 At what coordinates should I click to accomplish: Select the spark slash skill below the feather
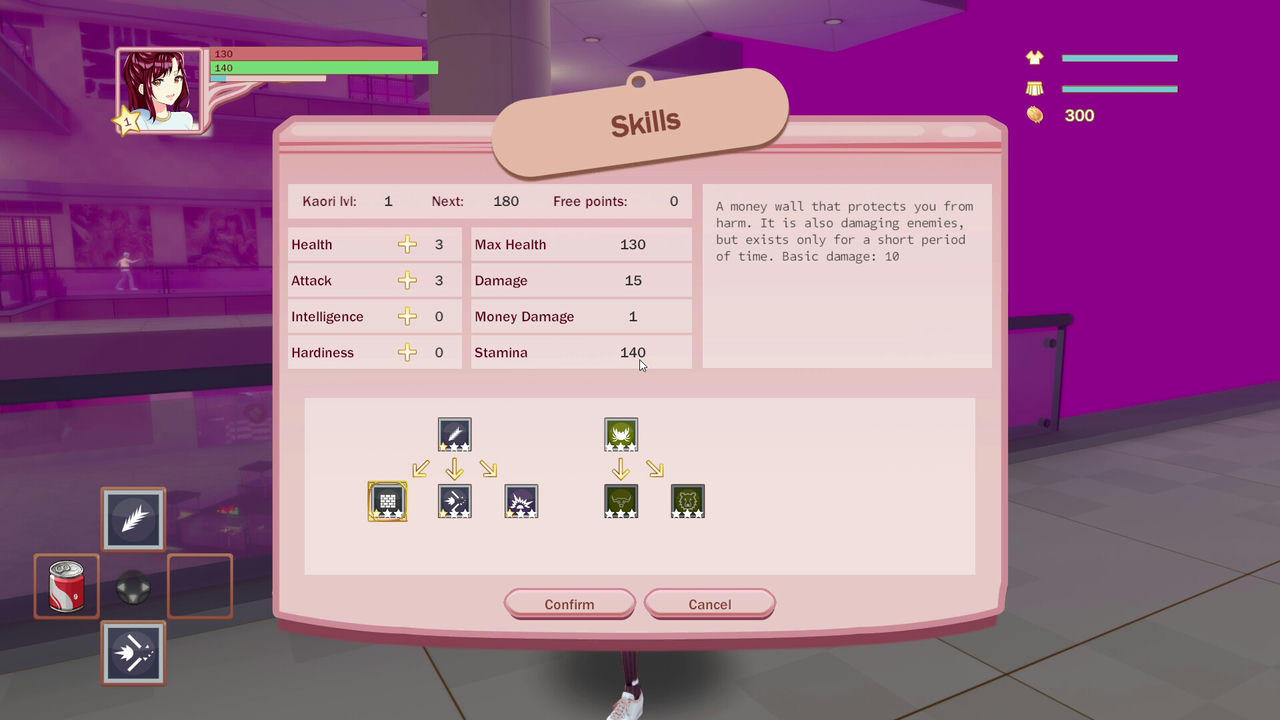[x=455, y=501]
